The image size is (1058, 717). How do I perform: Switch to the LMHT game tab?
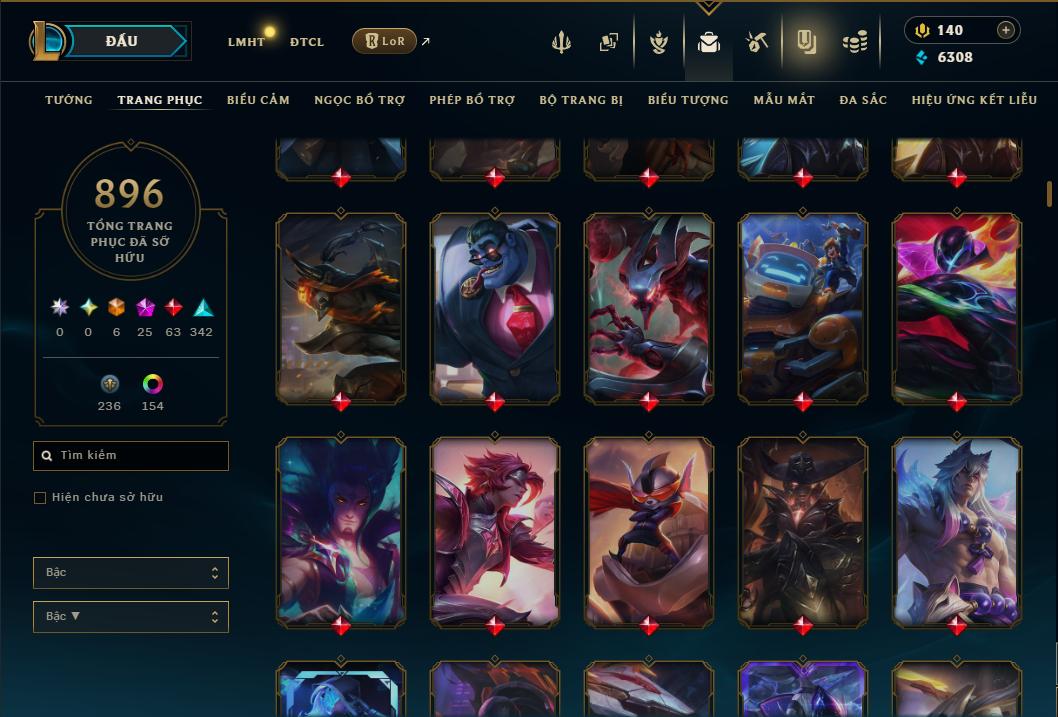[246, 42]
